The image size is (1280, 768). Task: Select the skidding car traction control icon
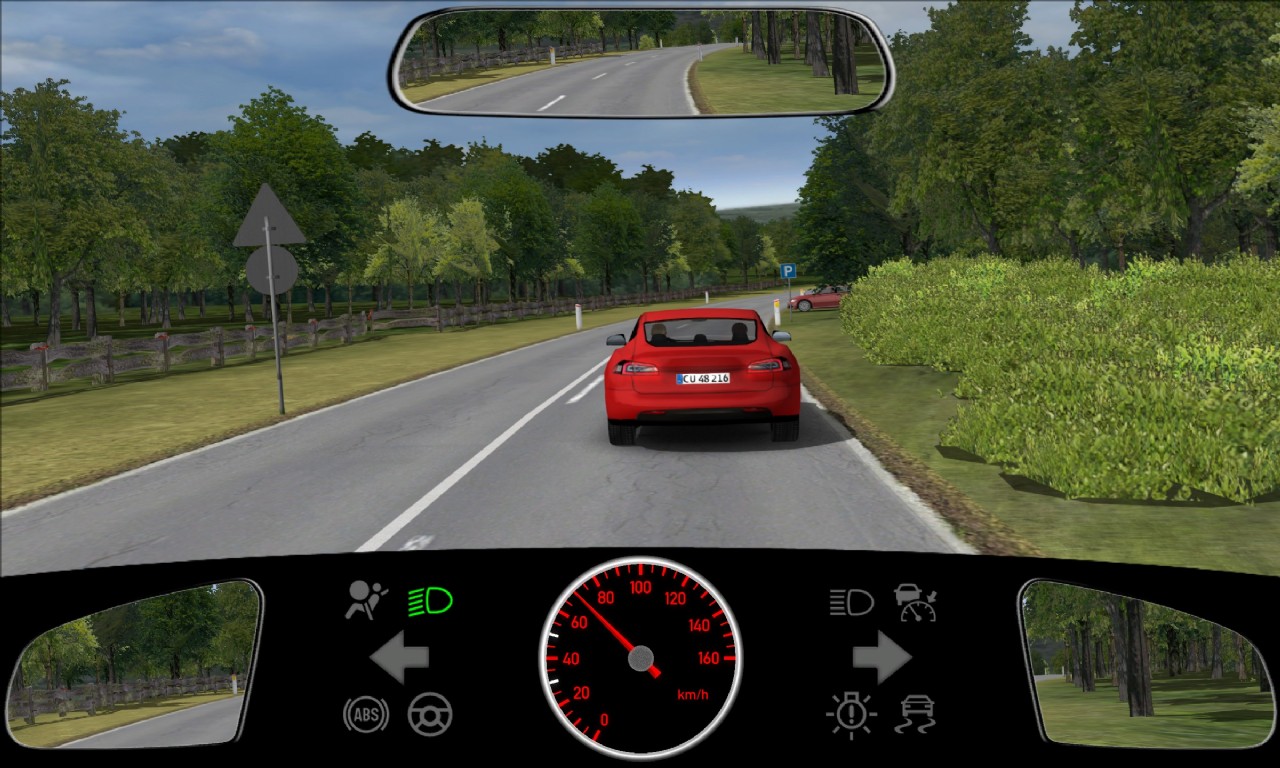pos(915,714)
